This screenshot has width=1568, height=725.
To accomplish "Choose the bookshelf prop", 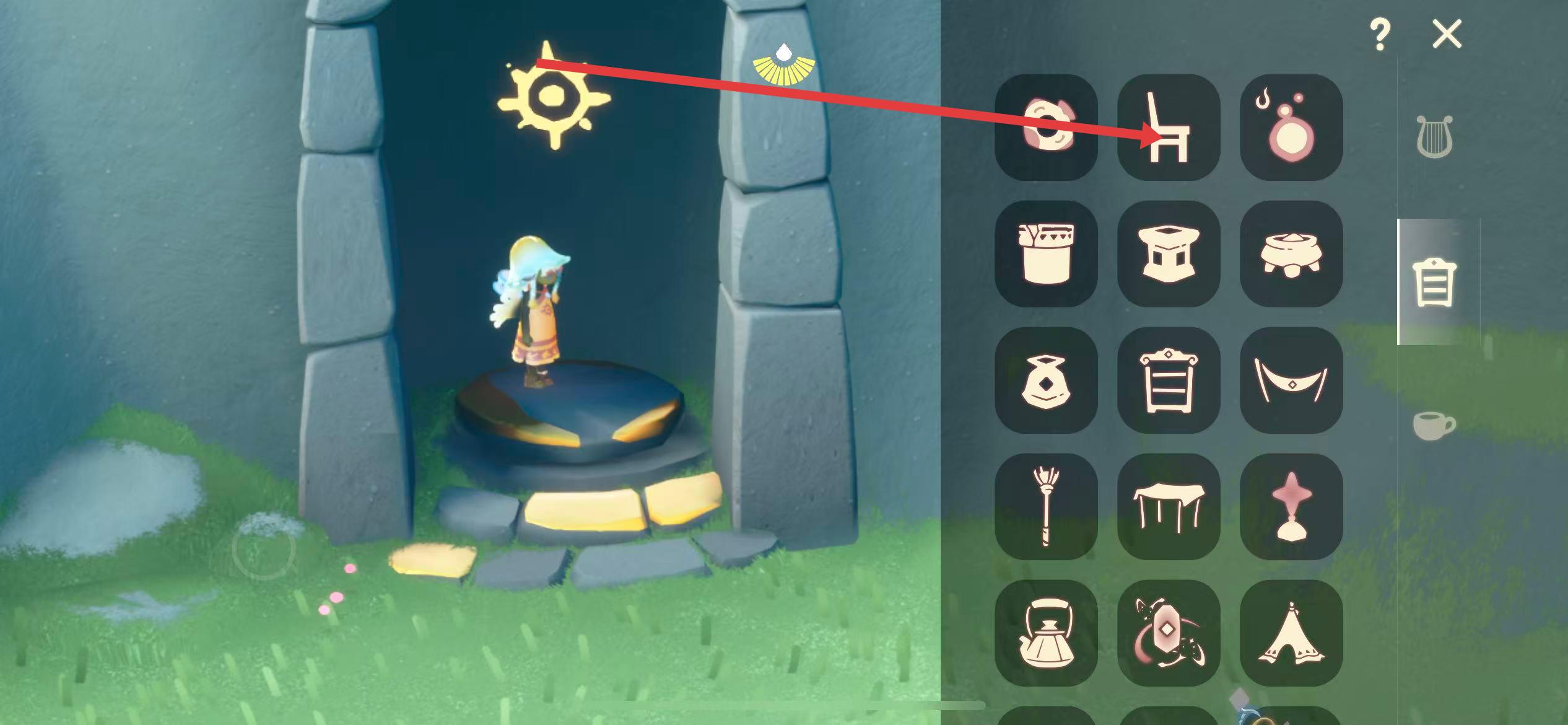I will pyautogui.click(x=1169, y=380).
